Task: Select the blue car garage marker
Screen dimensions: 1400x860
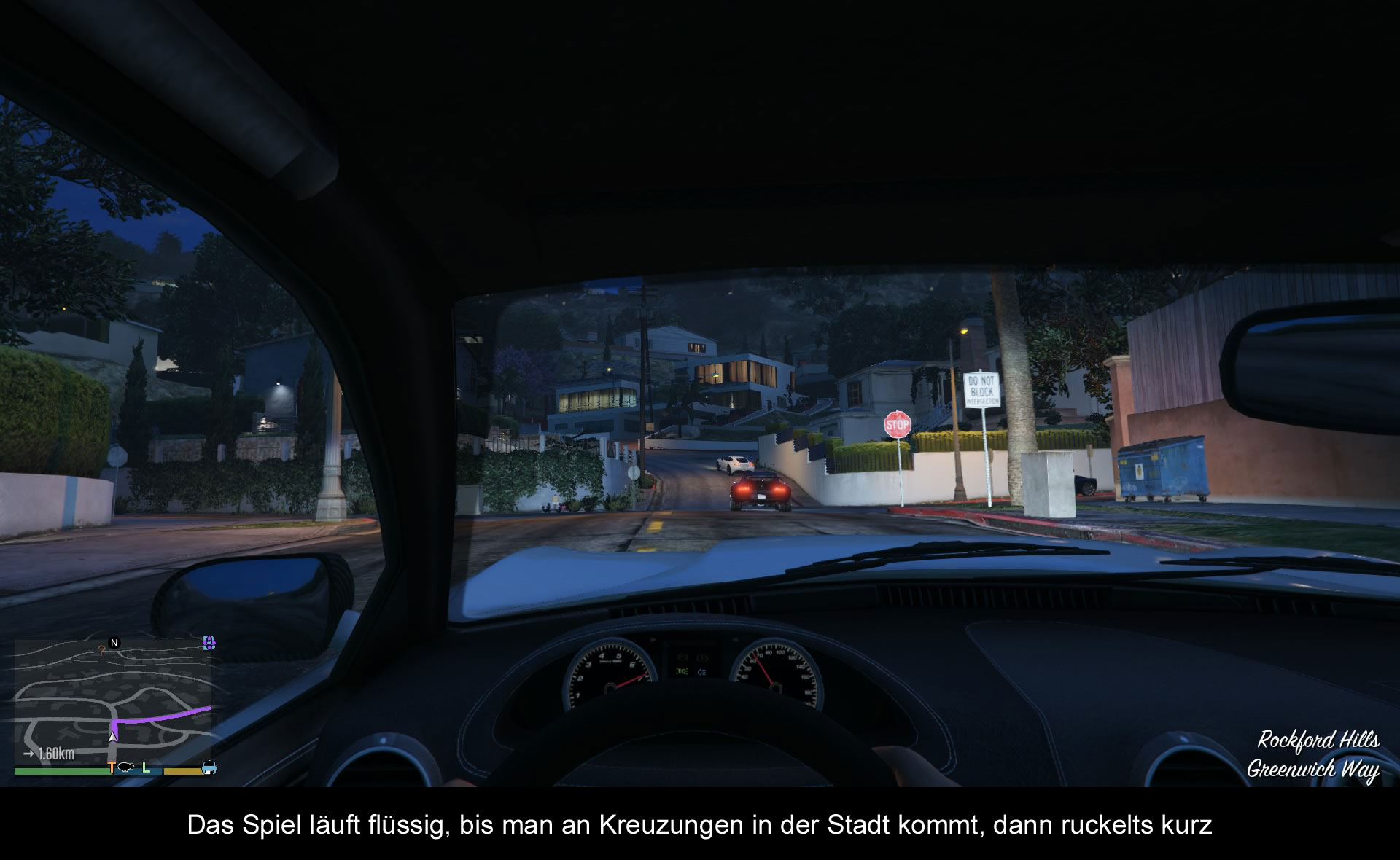Action: (x=209, y=767)
